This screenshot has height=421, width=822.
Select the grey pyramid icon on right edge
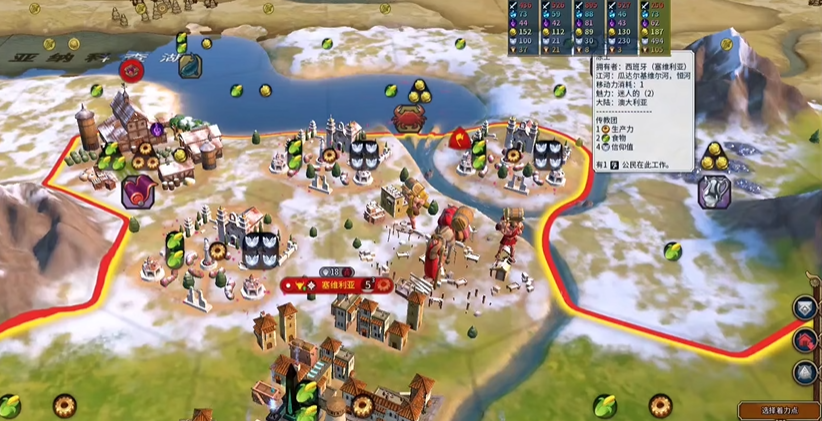pyautogui.click(x=808, y=373)
